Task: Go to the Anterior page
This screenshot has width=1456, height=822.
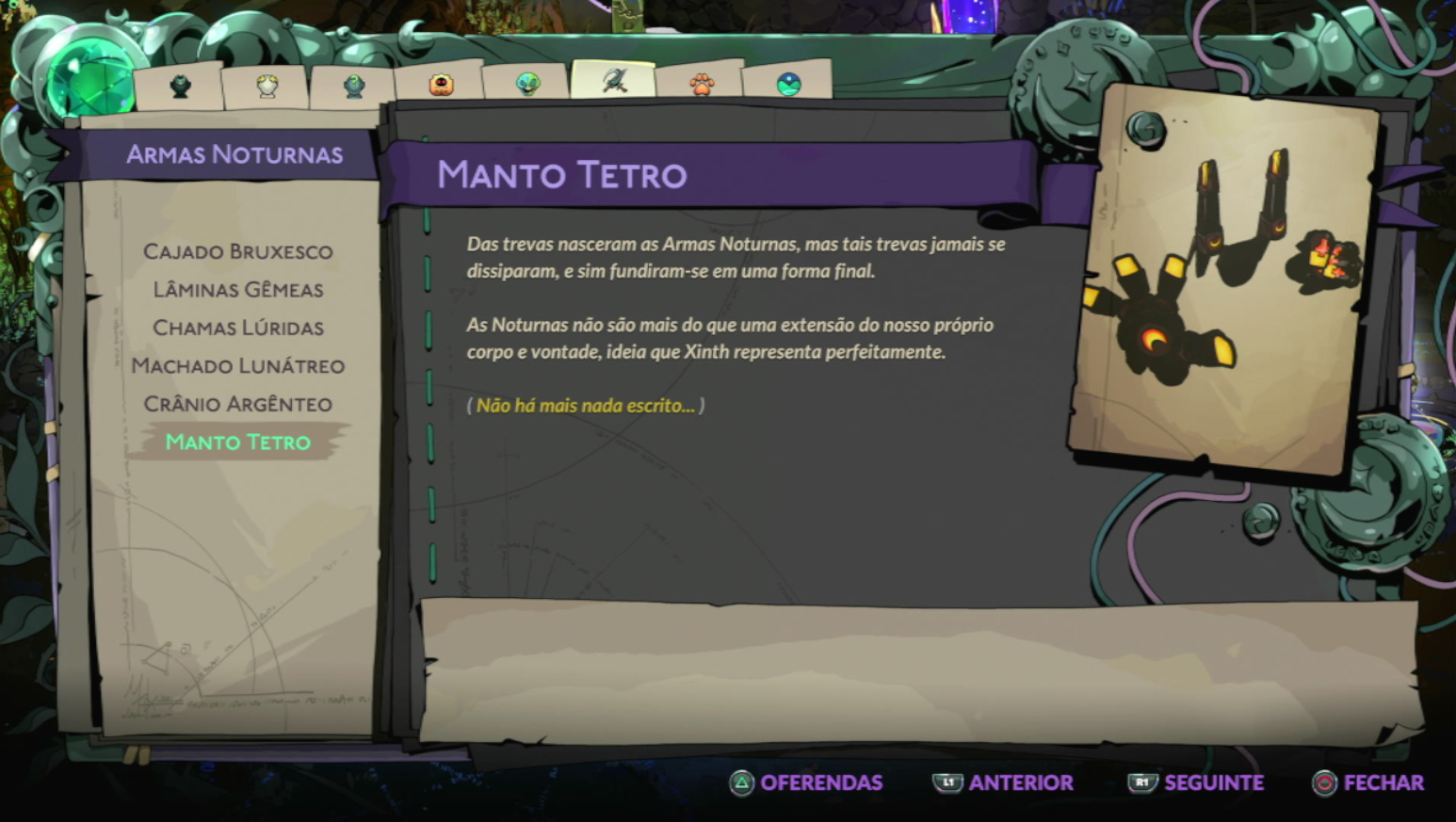Action: coord(1003,782)
